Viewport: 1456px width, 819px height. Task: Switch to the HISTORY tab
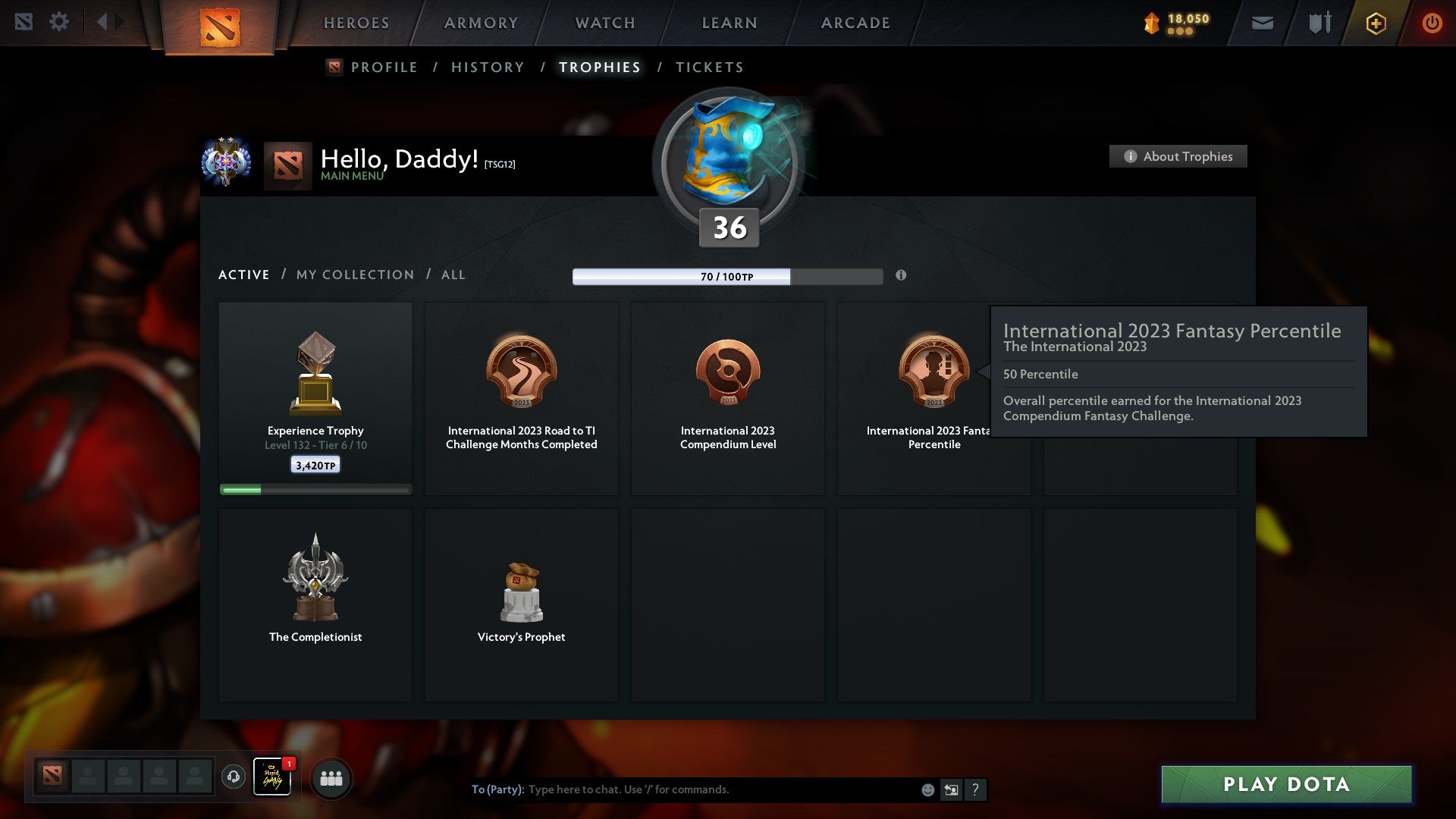click(487, 67)
